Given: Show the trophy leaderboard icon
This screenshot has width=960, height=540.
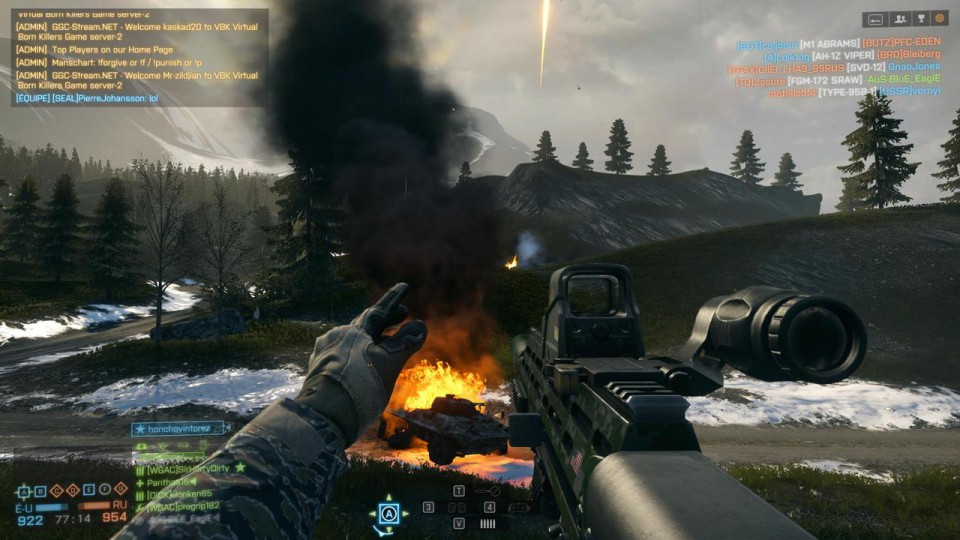Looking at the screenshot, I should [x=920, y=18].
